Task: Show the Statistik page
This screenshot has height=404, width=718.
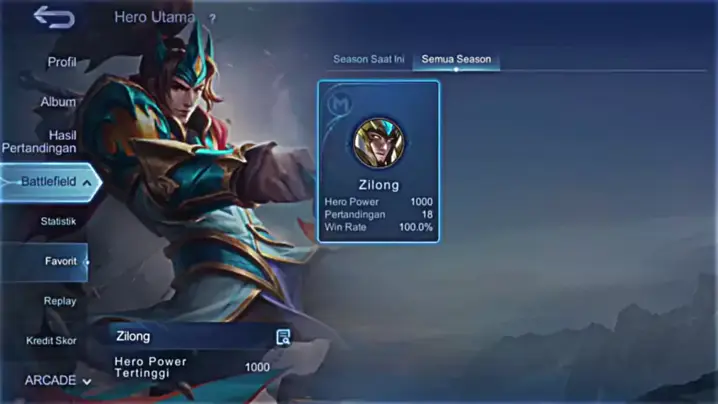Action: click(x=58, y=221)
